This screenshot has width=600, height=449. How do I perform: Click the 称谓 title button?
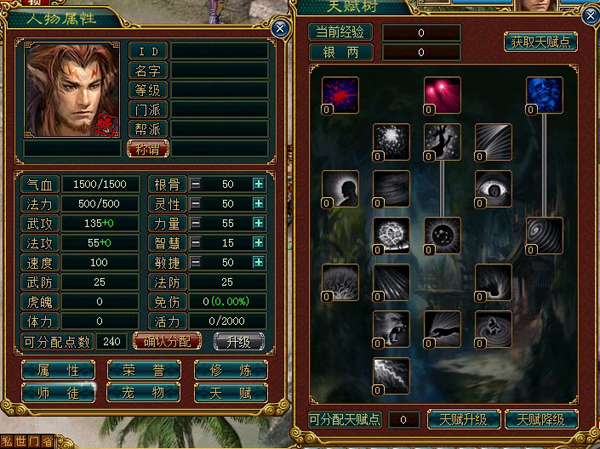[148, 147]
